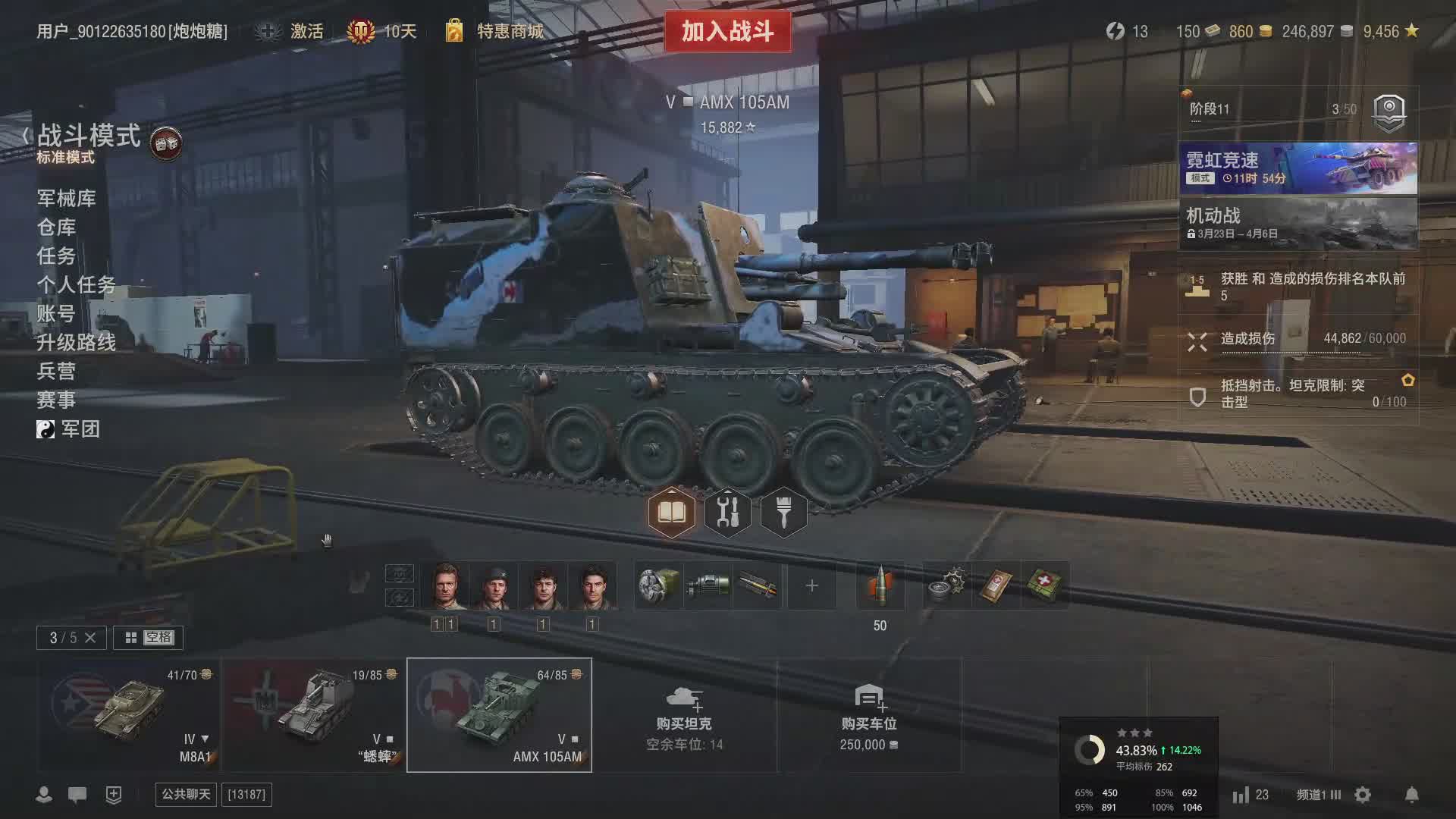
Task: Click the 战斗模式 battle mode selector
Action: tap(89, 136)
